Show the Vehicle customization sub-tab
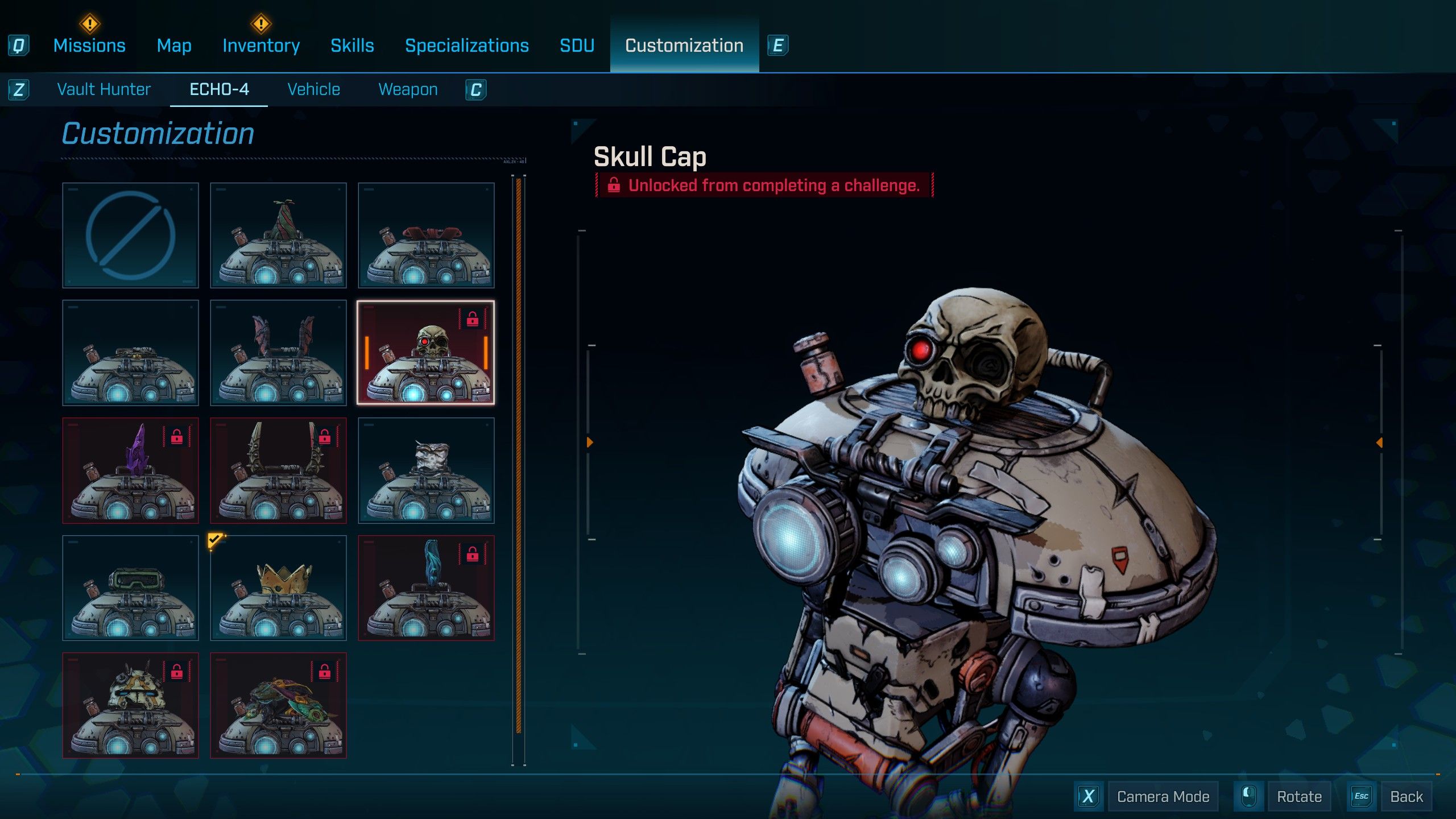Screen dimensions: 1456x819 [x=313, y=89]
